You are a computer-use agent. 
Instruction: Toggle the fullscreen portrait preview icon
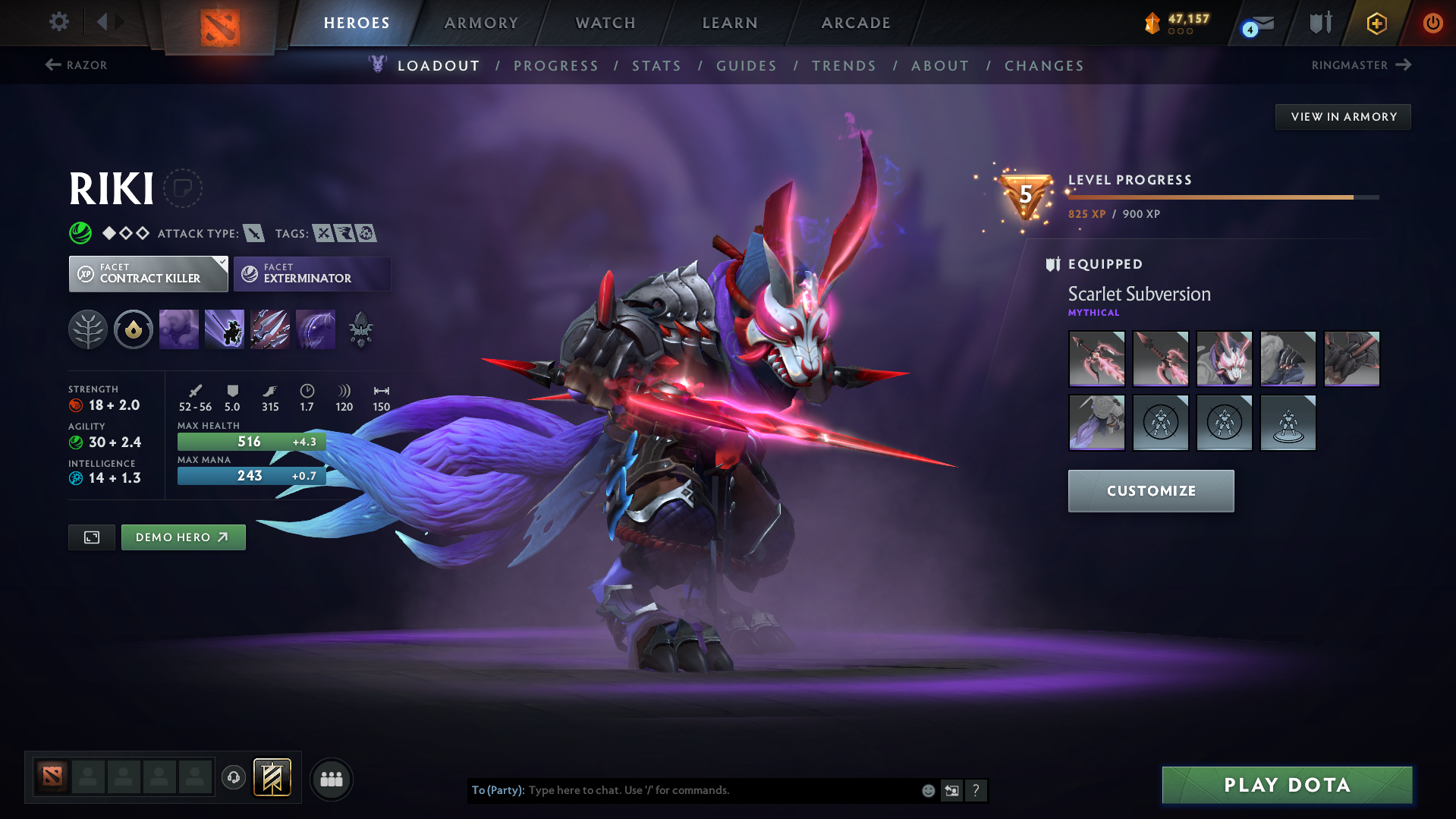pyautogui.click(x=91, y=537)
